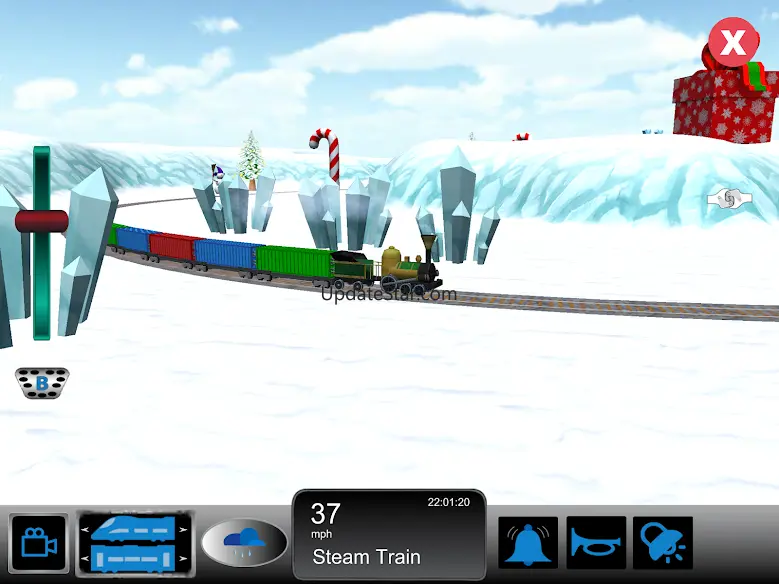
Task: Tap the handshake coupling icon
Action: (728, 199)
